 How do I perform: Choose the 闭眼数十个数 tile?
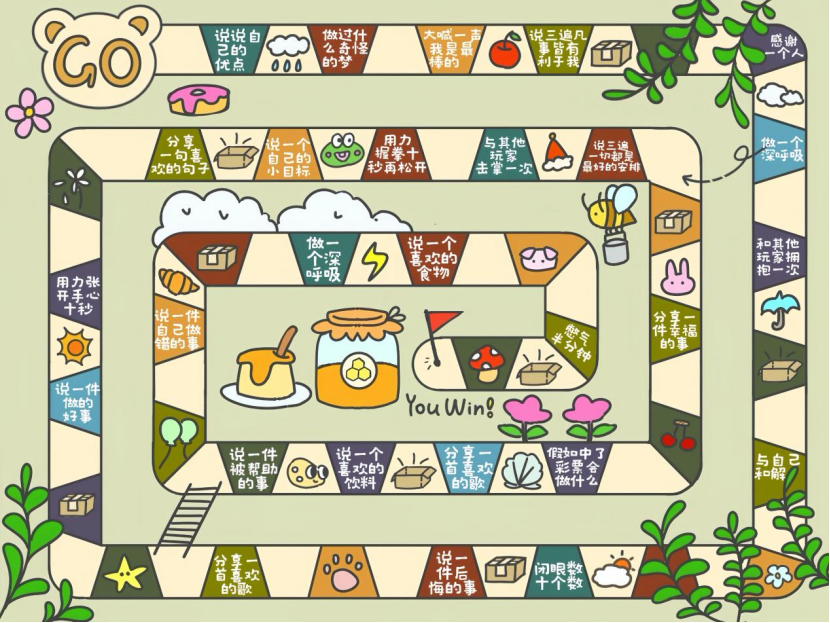[x=558, y=574]
